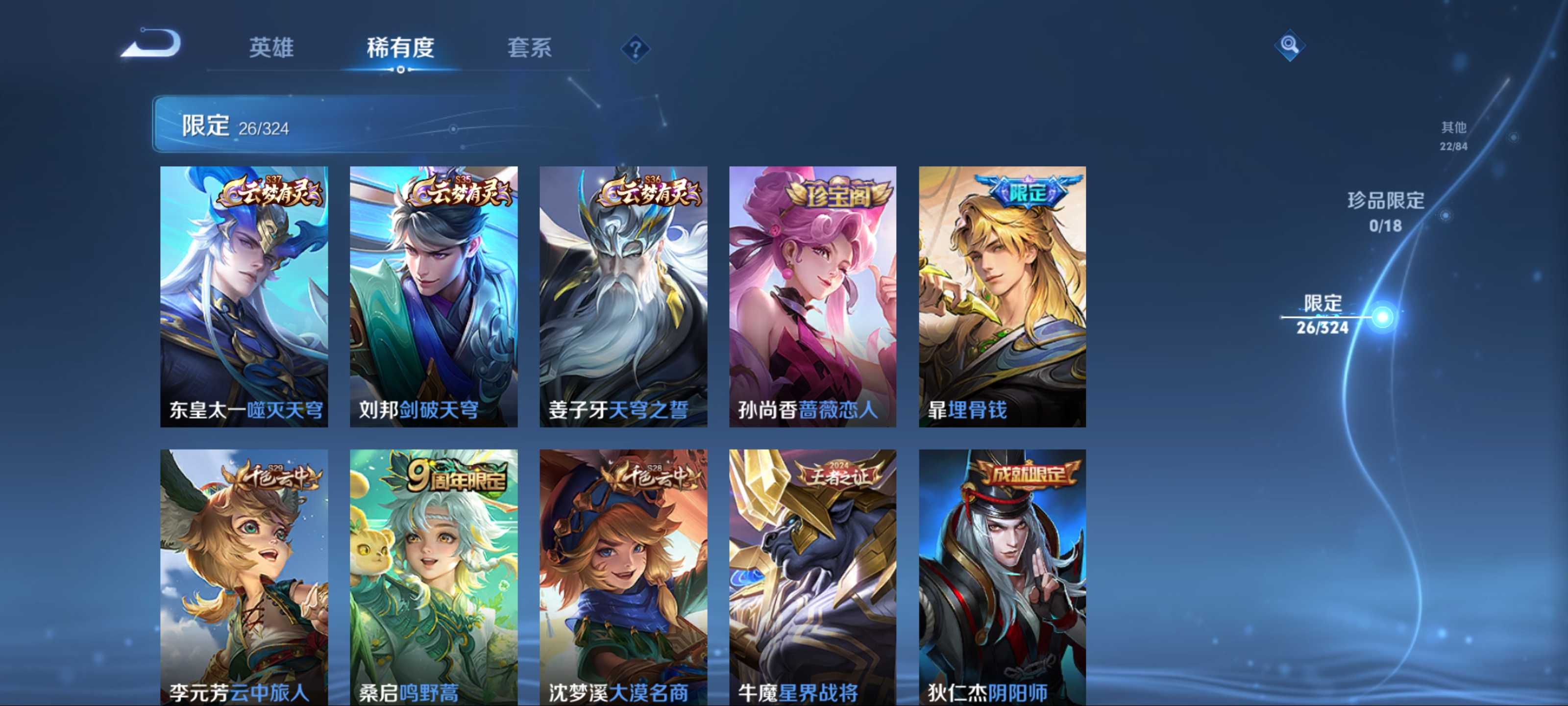Viewport: 1568px width, 706px height.
Task: Jump to the 珍品限定 0/18 section
Action: click(1385, 211)
